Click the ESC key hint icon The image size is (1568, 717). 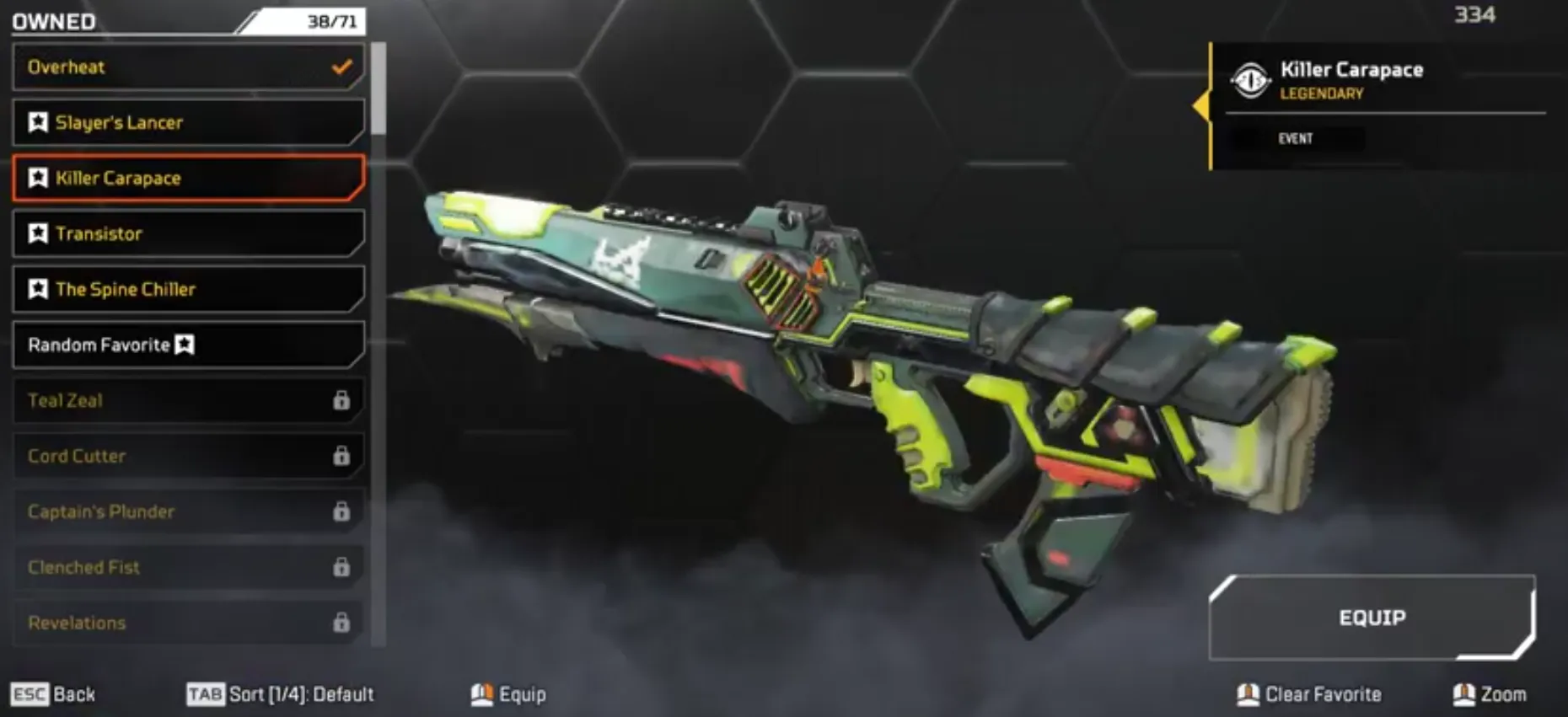point(28,694)
